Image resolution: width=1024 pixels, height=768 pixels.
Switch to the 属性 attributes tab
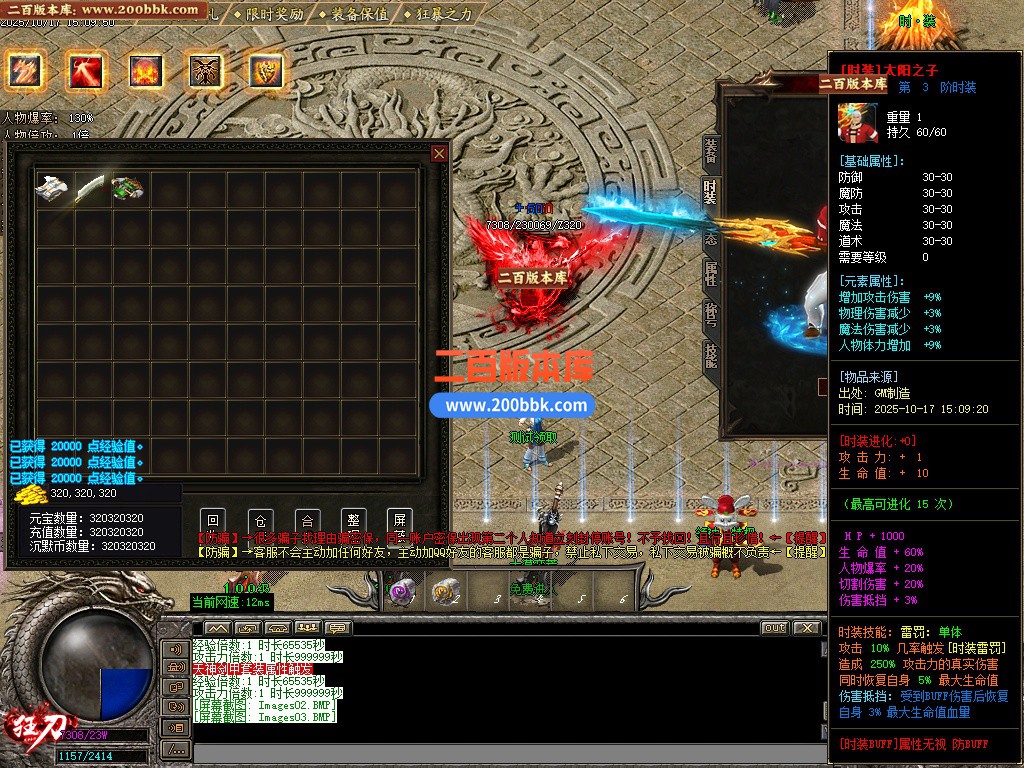click(x=711, y=274)
